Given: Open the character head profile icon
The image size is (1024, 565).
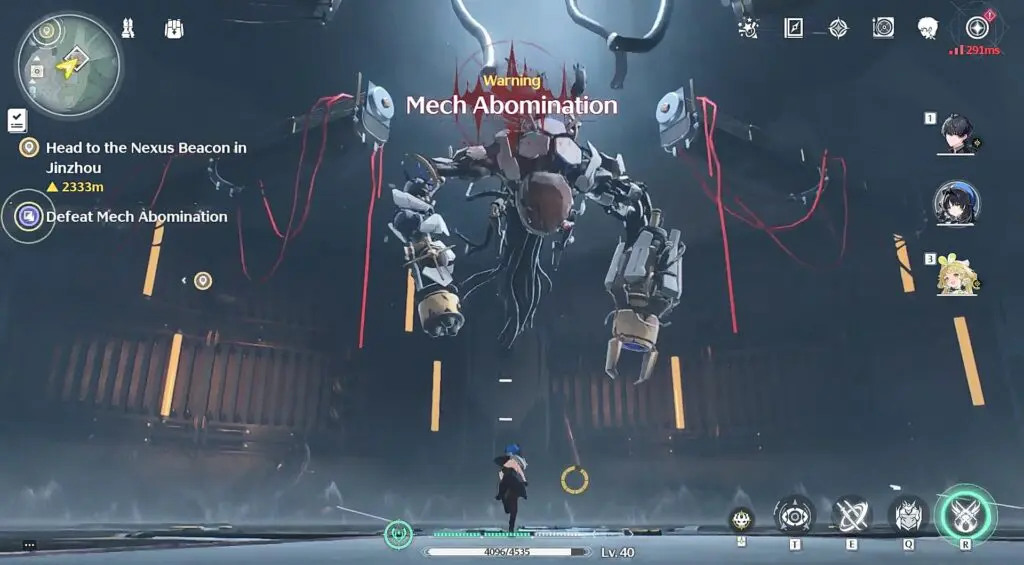Looking at the screenshot, I should tap(928, 28).
